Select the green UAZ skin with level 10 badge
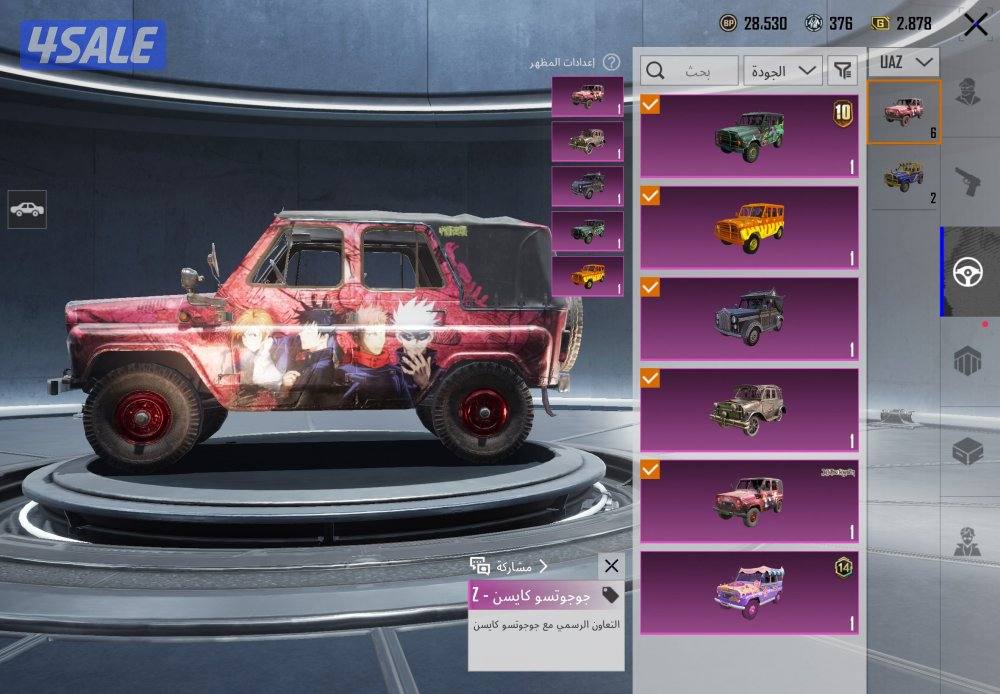This screenshot has height=694, width=1000. click(749, 135)
